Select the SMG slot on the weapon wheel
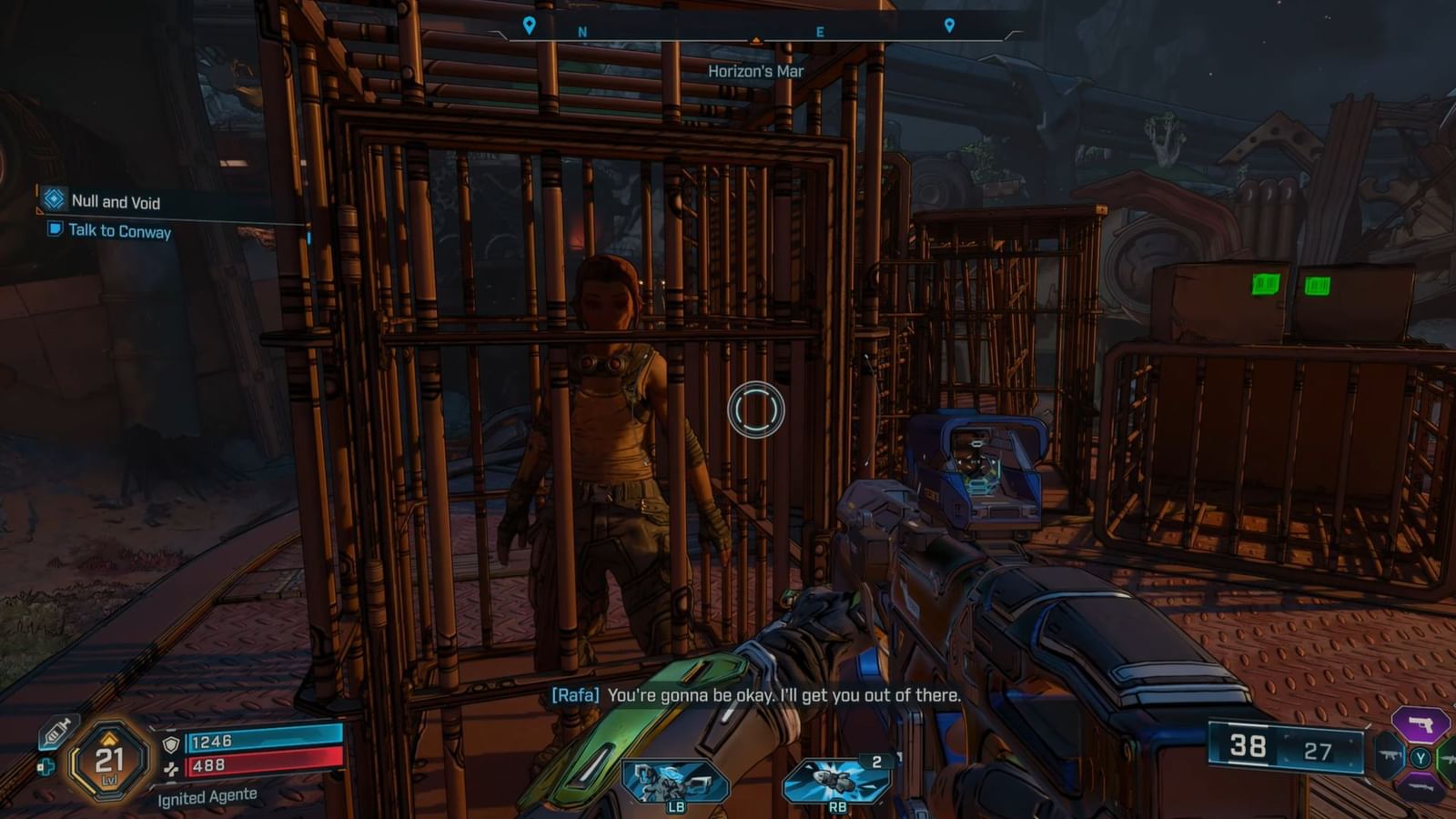Image resolution: width=1456 pixels, height=819 pixels. (1389, 756)
